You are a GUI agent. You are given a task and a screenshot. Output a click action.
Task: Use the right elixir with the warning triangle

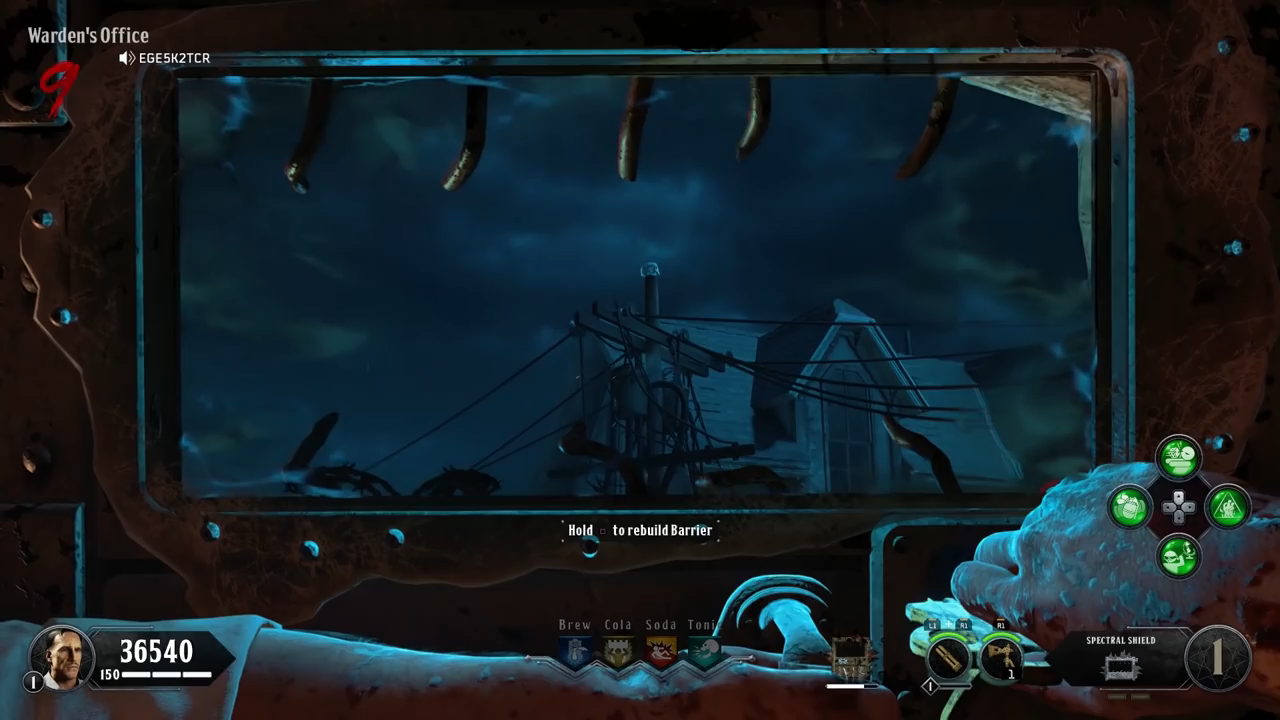(x=1227, y=507)
